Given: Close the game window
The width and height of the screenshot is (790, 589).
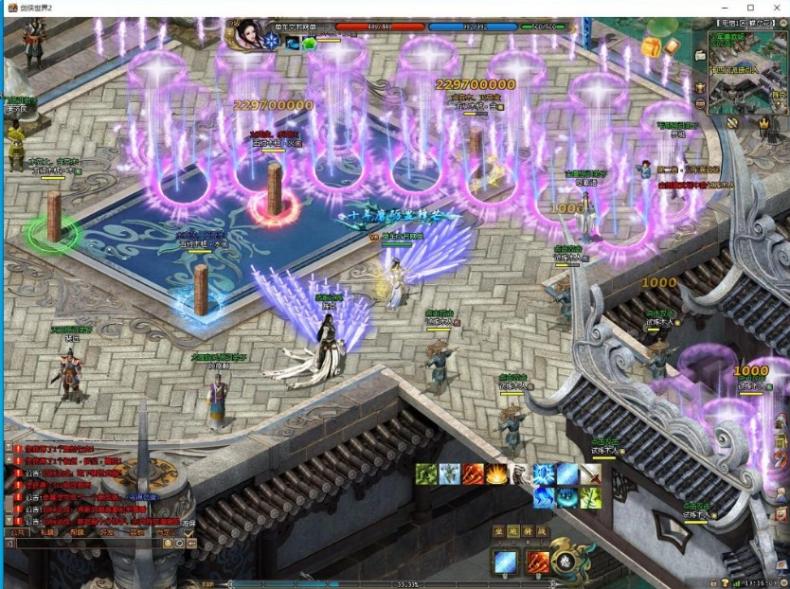Looking at the screenshot, I should click(778, 8).
